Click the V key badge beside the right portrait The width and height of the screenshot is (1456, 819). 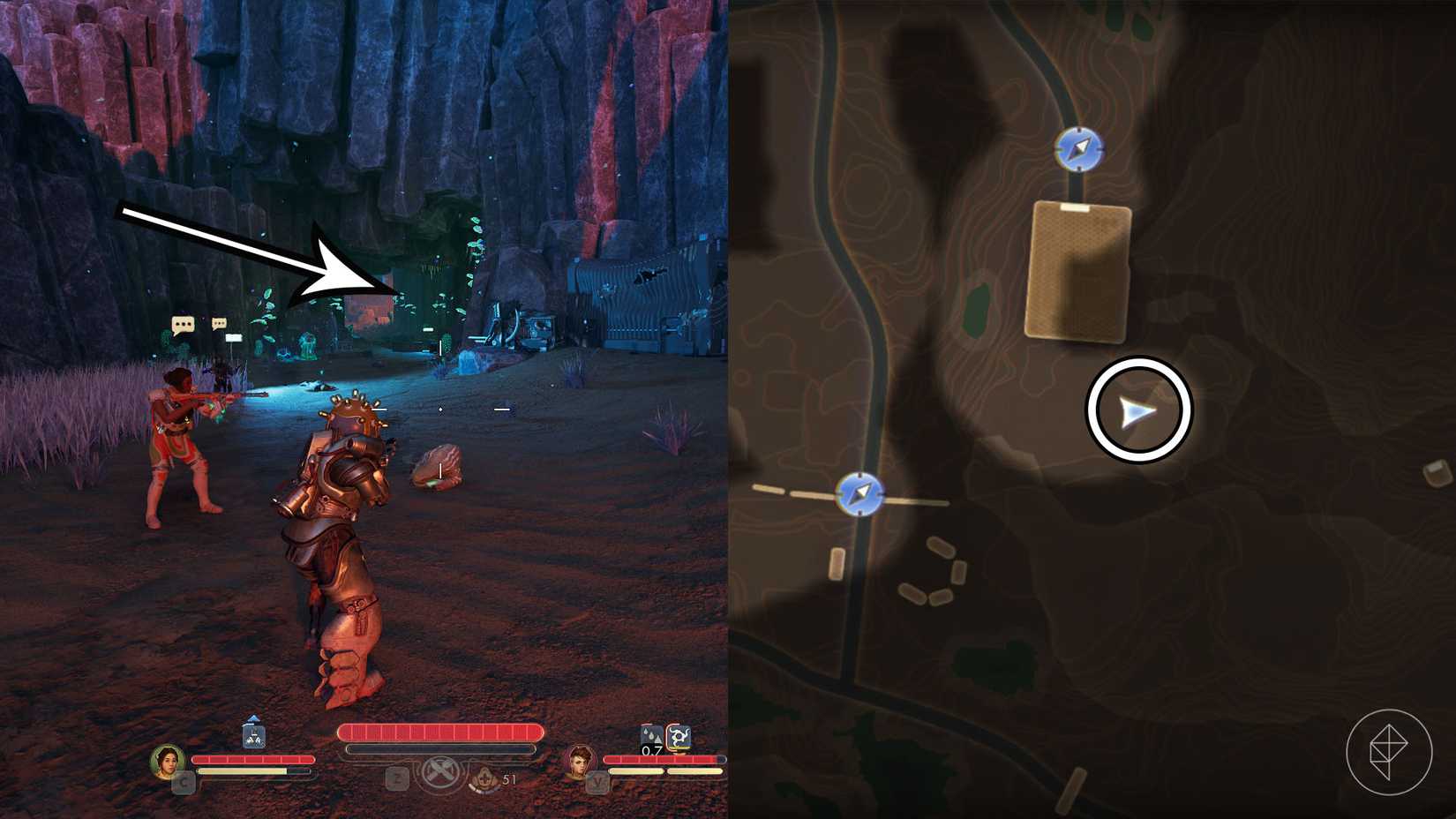(x=597, y=780)
